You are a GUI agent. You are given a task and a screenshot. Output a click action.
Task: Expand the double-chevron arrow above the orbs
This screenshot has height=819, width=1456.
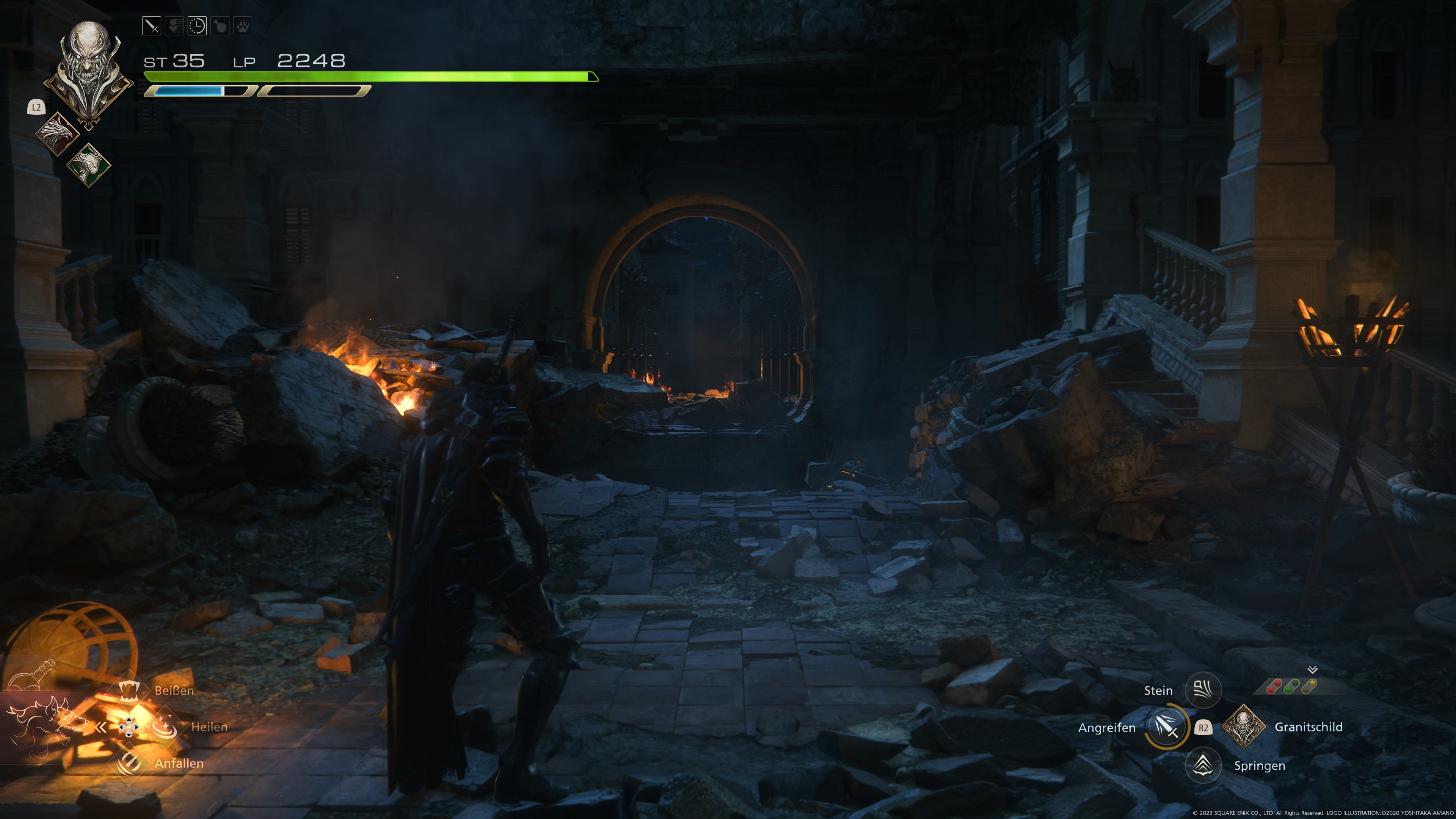pyautogui.click(x=1312, y=669)
